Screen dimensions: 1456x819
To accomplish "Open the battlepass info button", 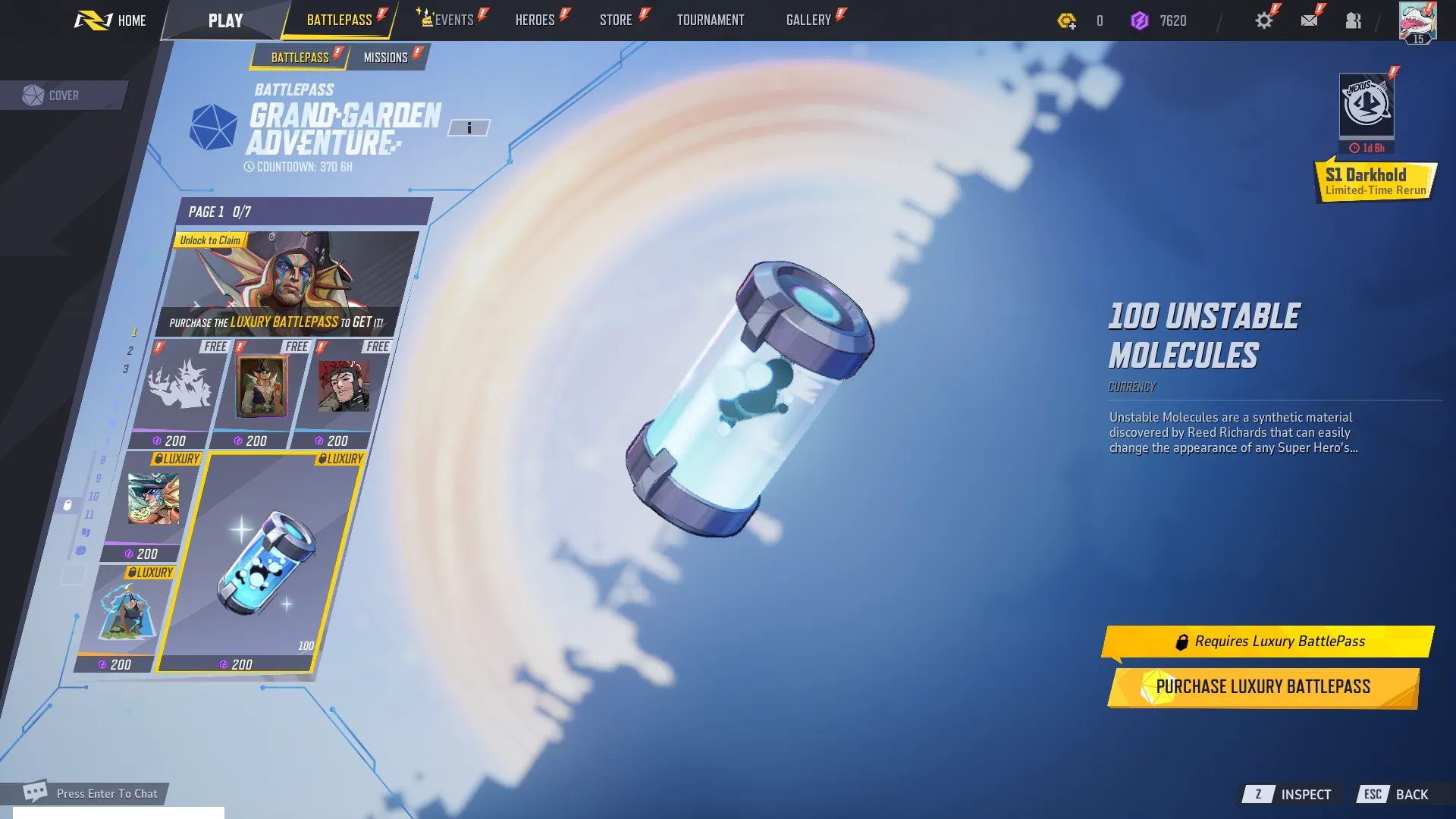I will pos(469,128).
